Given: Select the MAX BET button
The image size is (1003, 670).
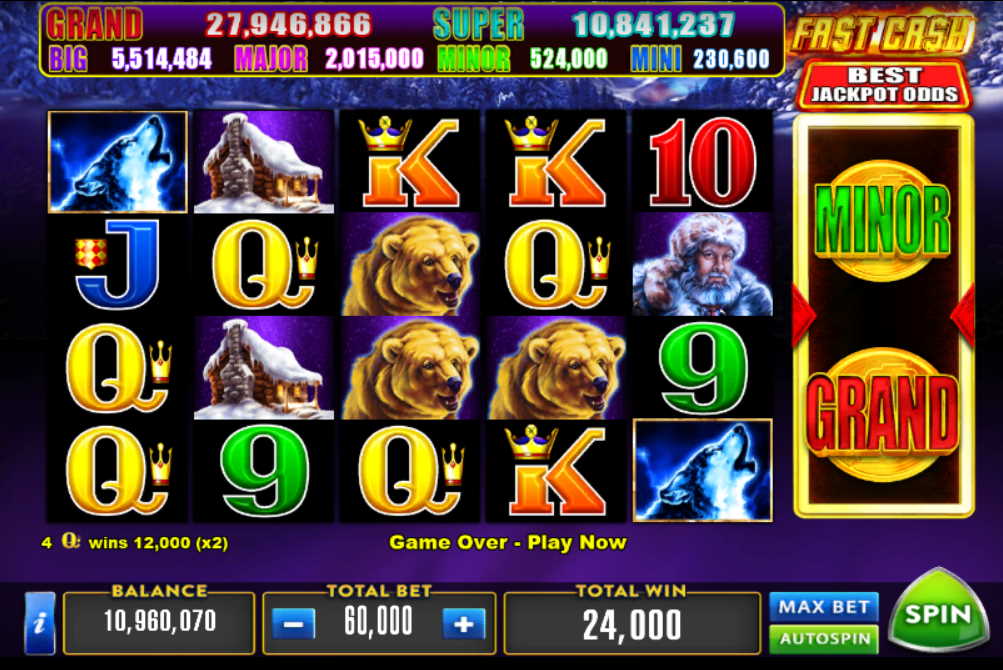Looking at the screenshot, I should tap(823, 606).
